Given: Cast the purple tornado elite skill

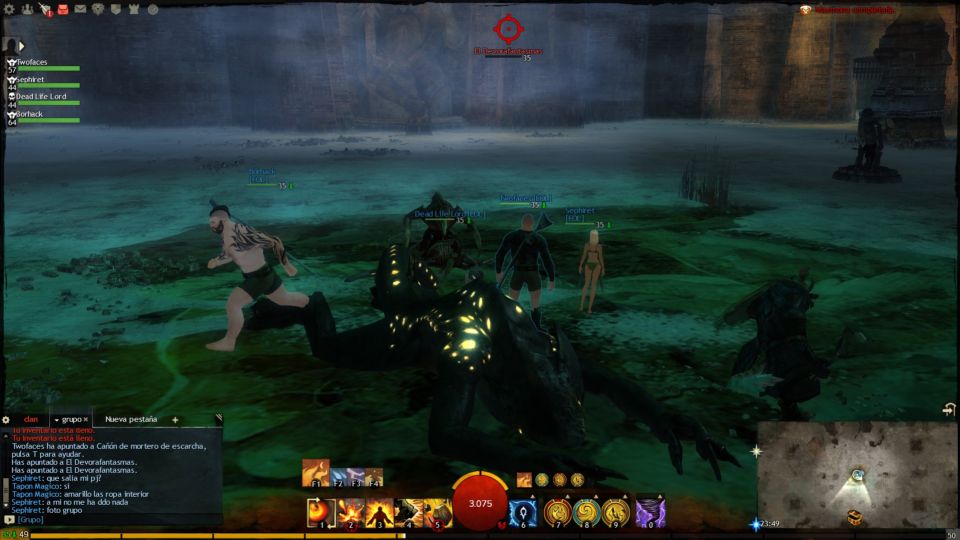Looking at the screenshot, I should 650,512.
